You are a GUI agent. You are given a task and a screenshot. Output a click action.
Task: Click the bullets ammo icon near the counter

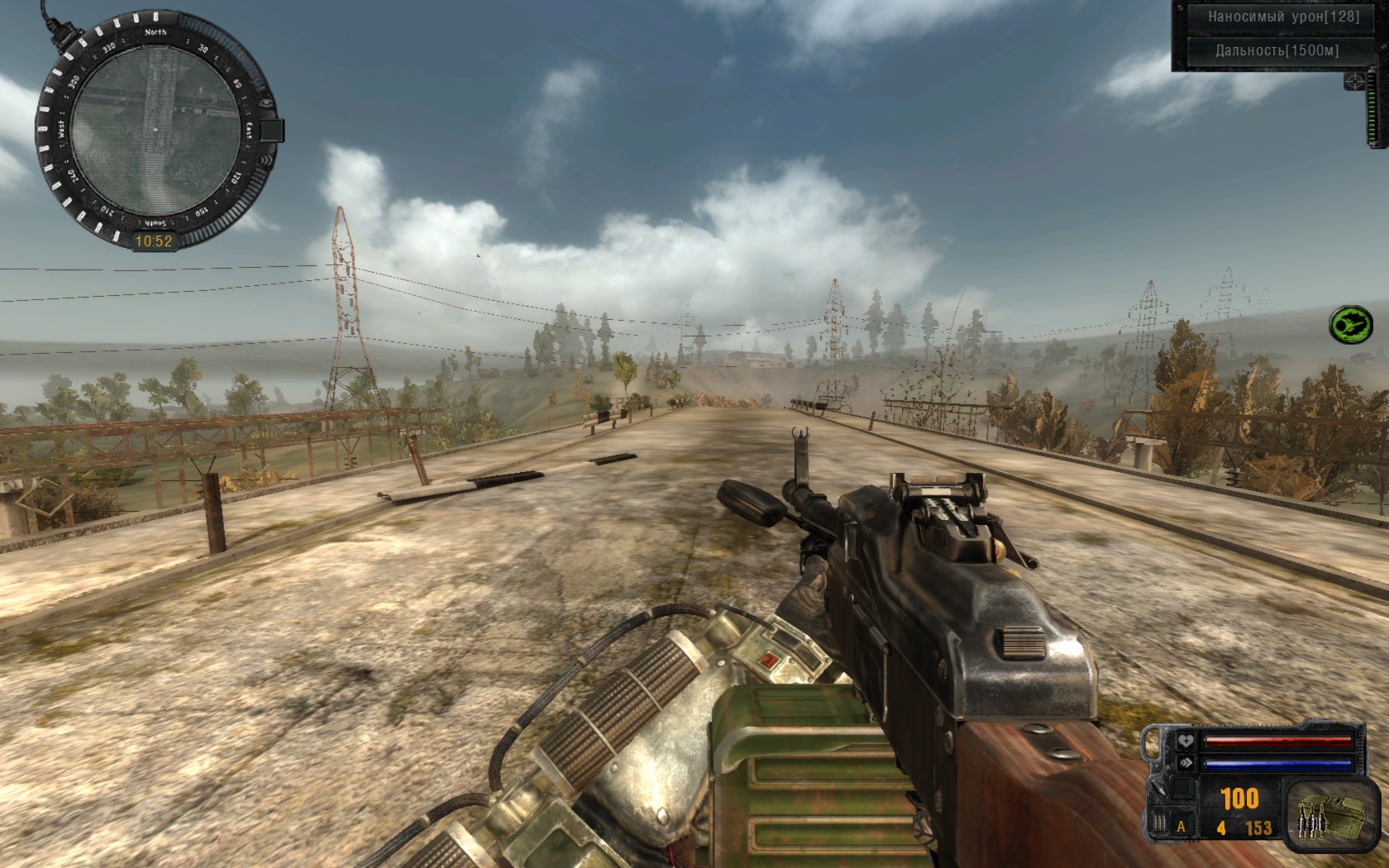pos(1159,823)
